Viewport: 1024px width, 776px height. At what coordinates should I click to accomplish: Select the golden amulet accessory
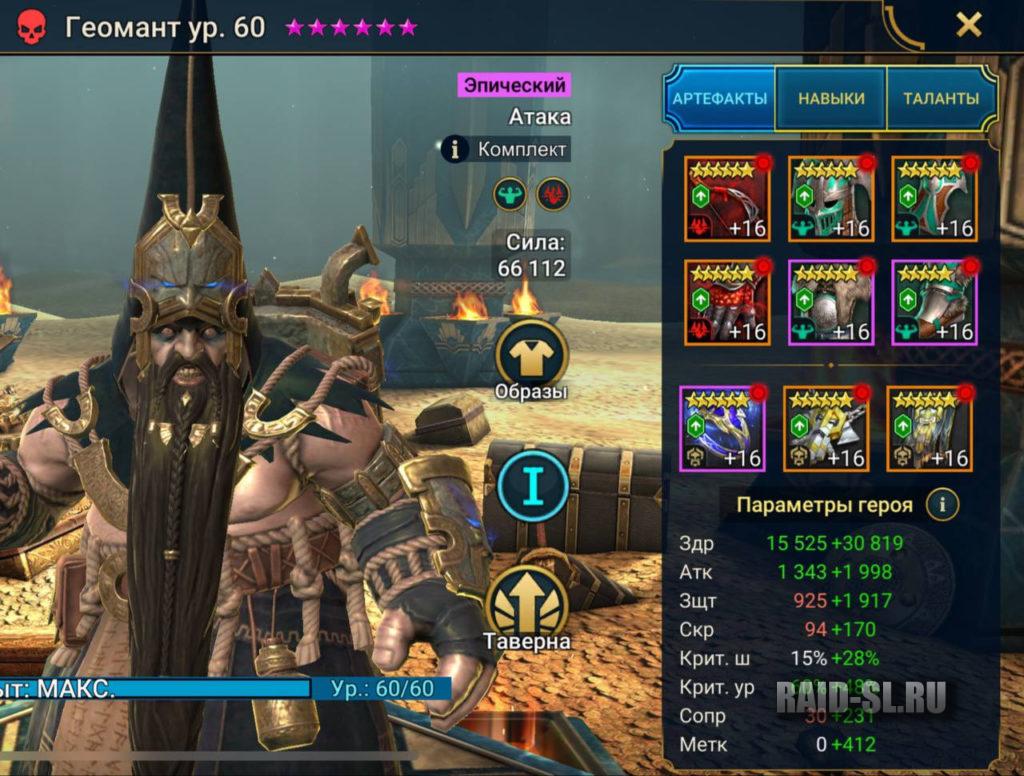826,428
